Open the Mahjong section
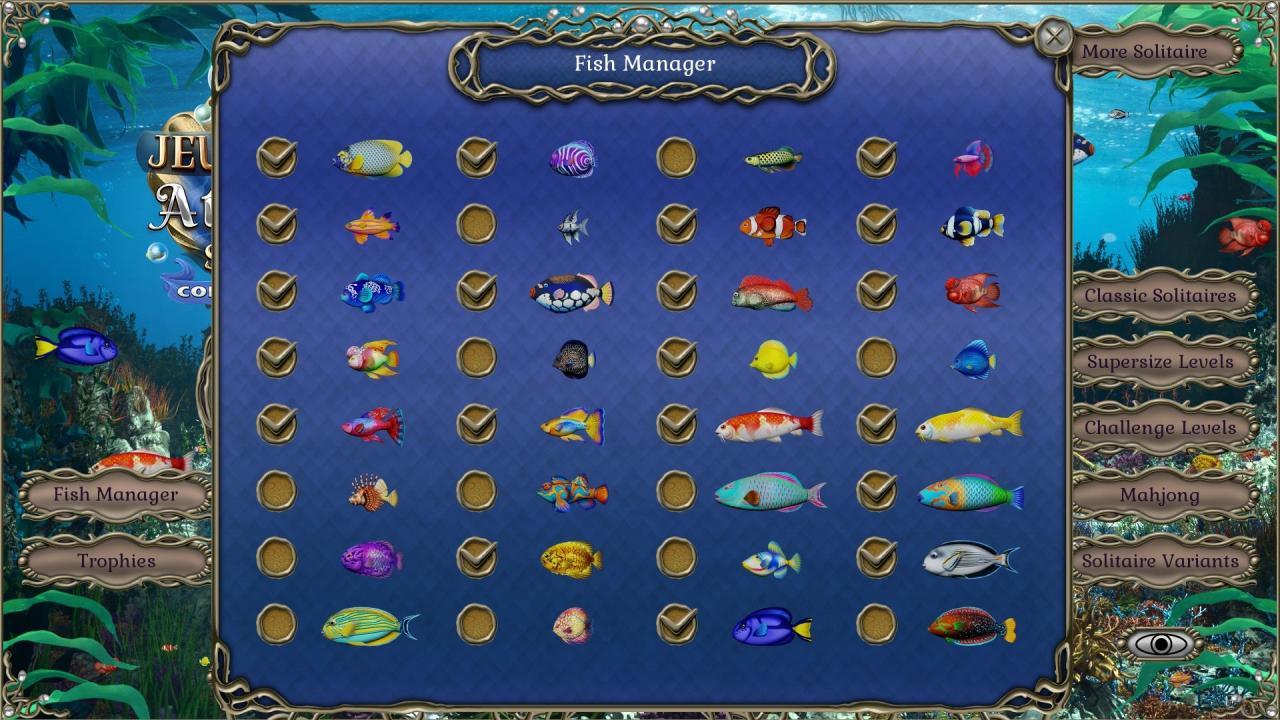 pyautogui.click(x=1162, y=495)
